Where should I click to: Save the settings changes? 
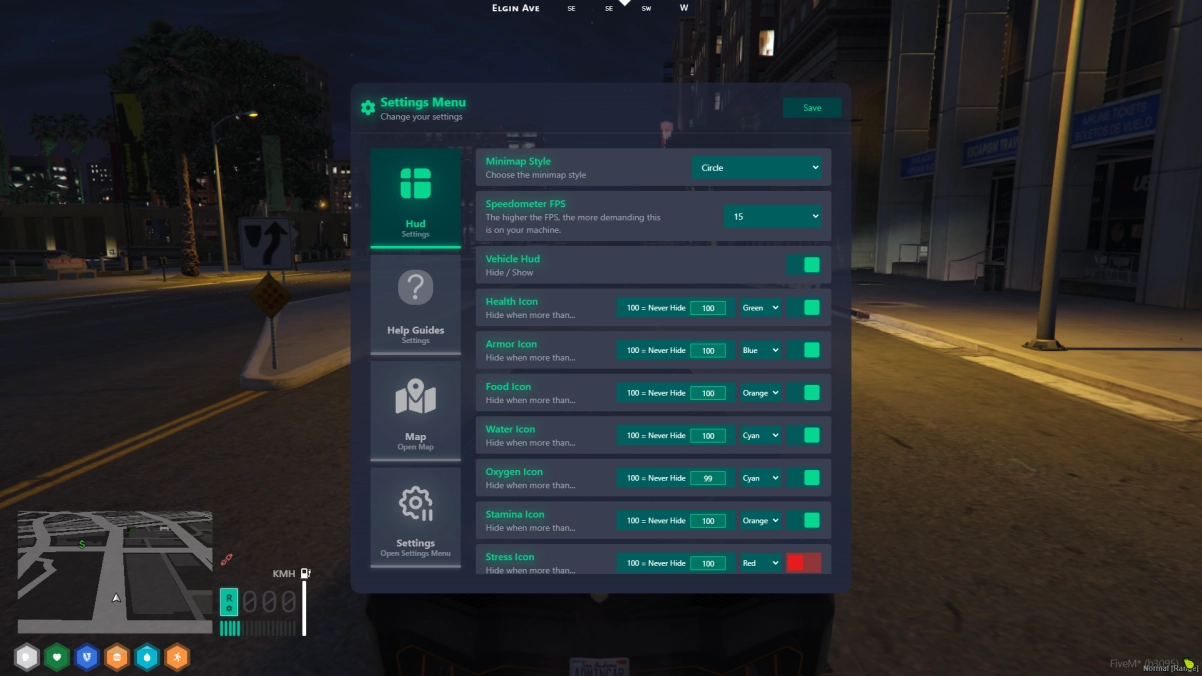[812, 108]
